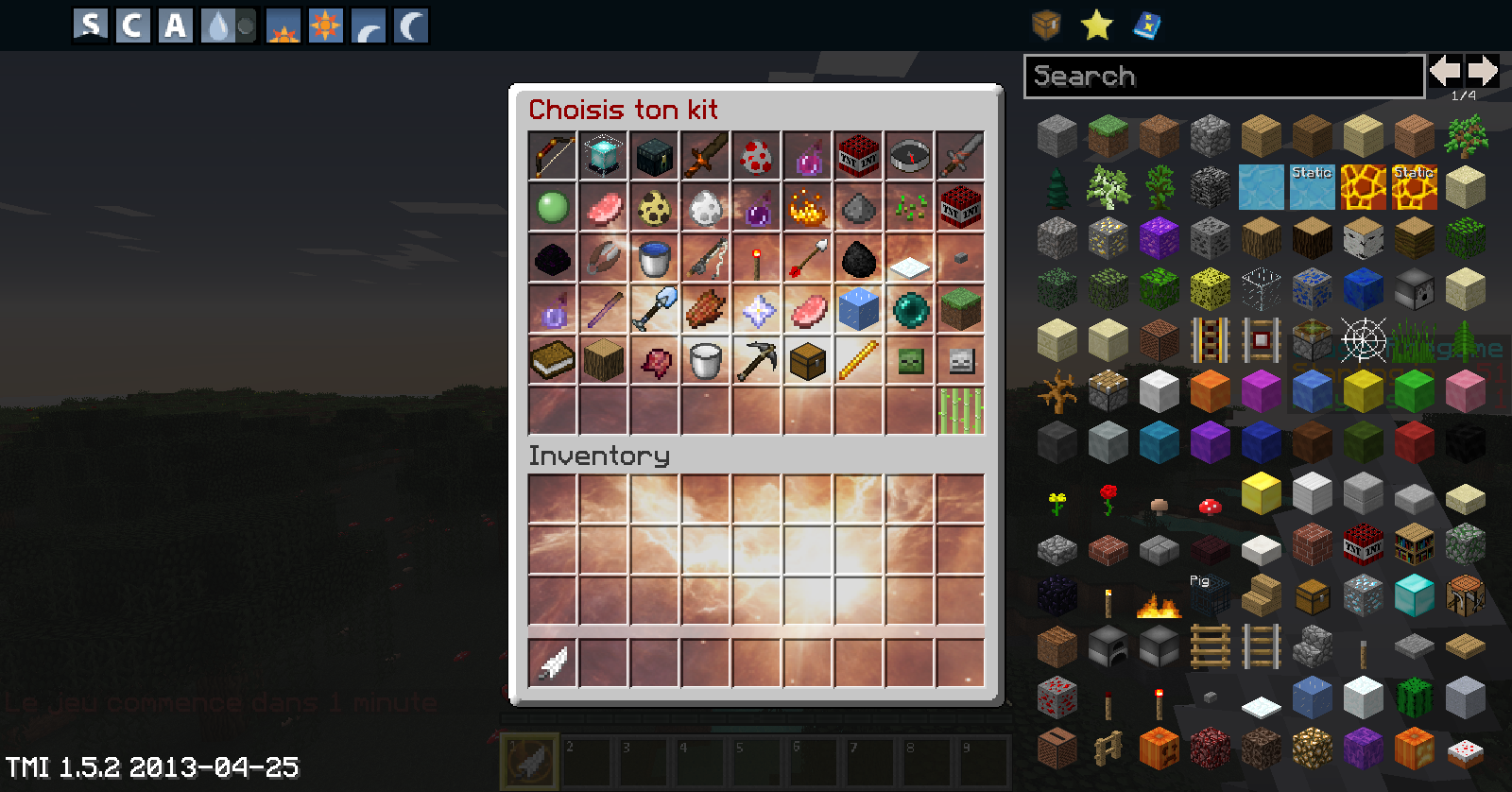
Task: Select the compass kit slot
Action: point(910,156)
